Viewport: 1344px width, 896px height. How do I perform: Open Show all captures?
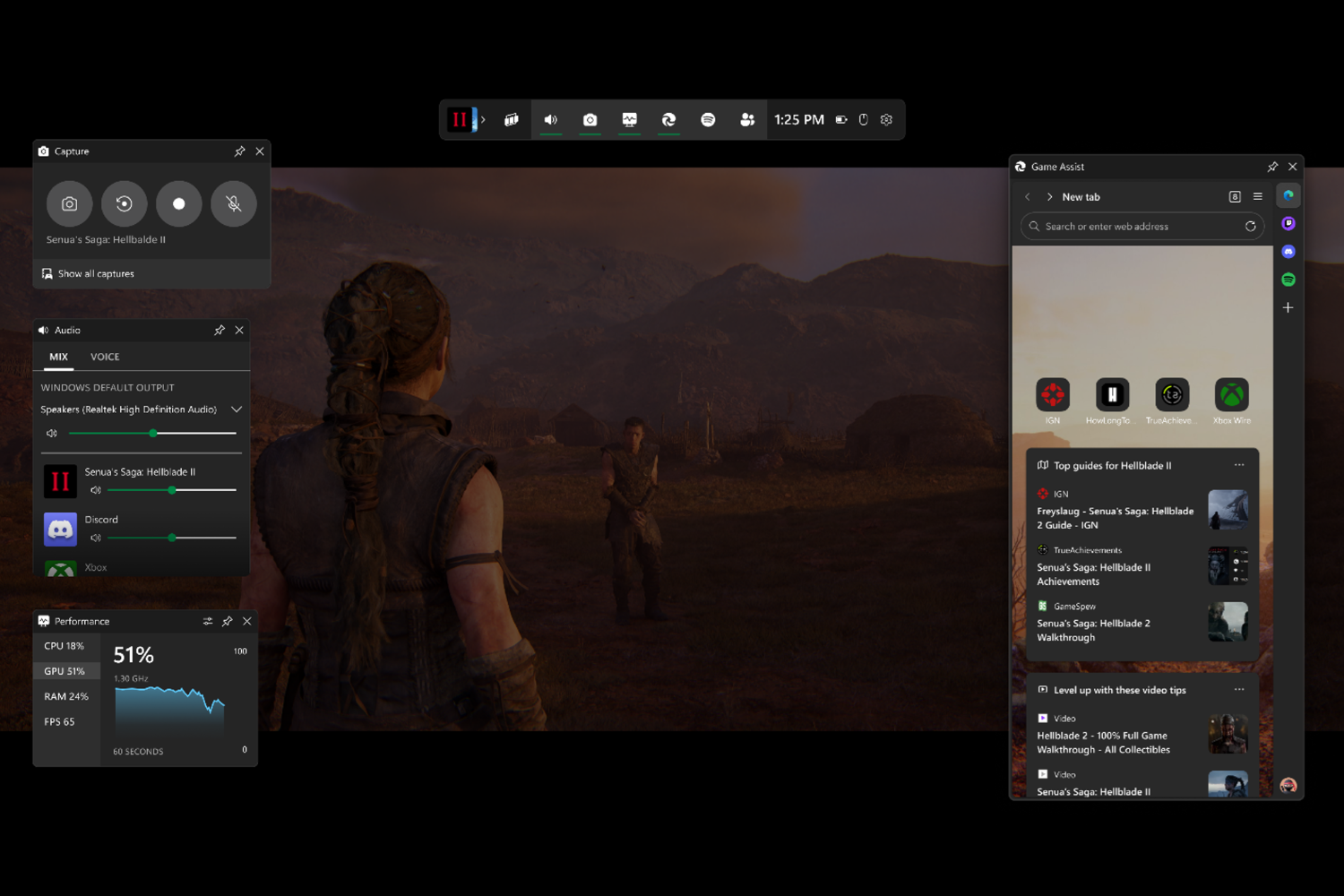pyautogui.click(x=96, y=274)
